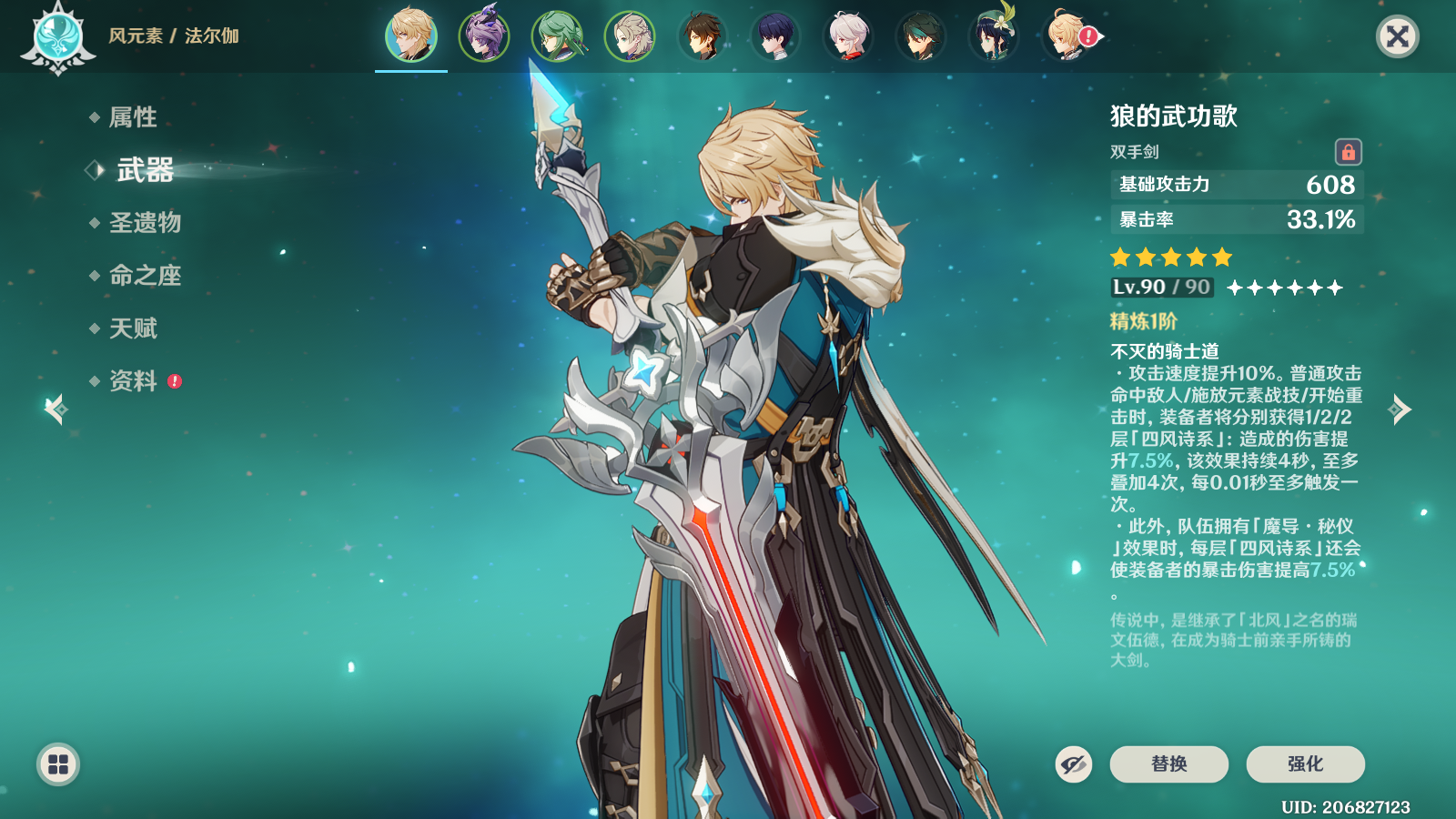Switch to white-haired Kazuha portrait
Image resolution: width=1456 pixels, height=819 pixels.
click(x=848, y=36)
